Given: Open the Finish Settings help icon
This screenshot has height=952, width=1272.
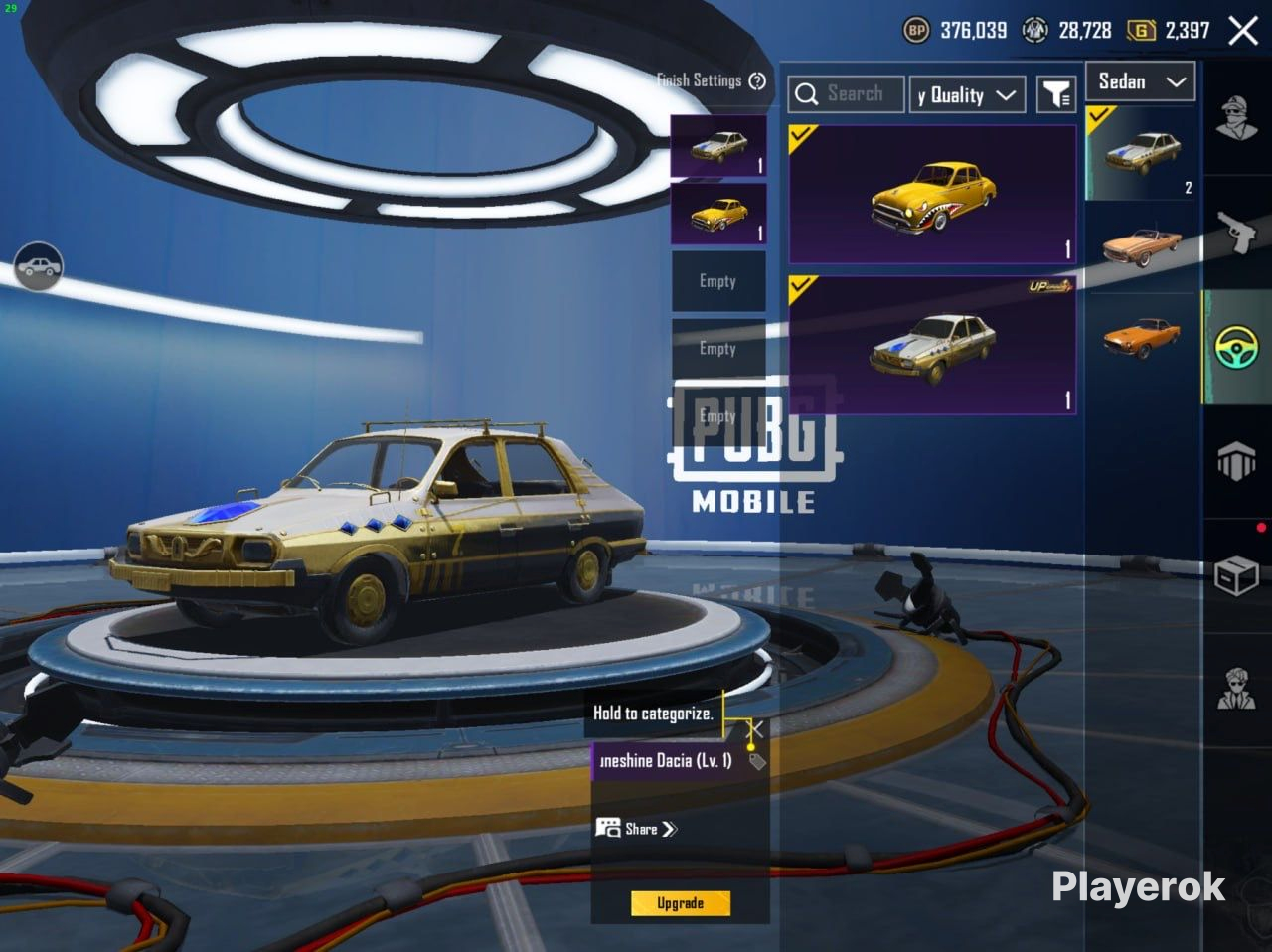Looking at the screenshot, I should point(757,81).
